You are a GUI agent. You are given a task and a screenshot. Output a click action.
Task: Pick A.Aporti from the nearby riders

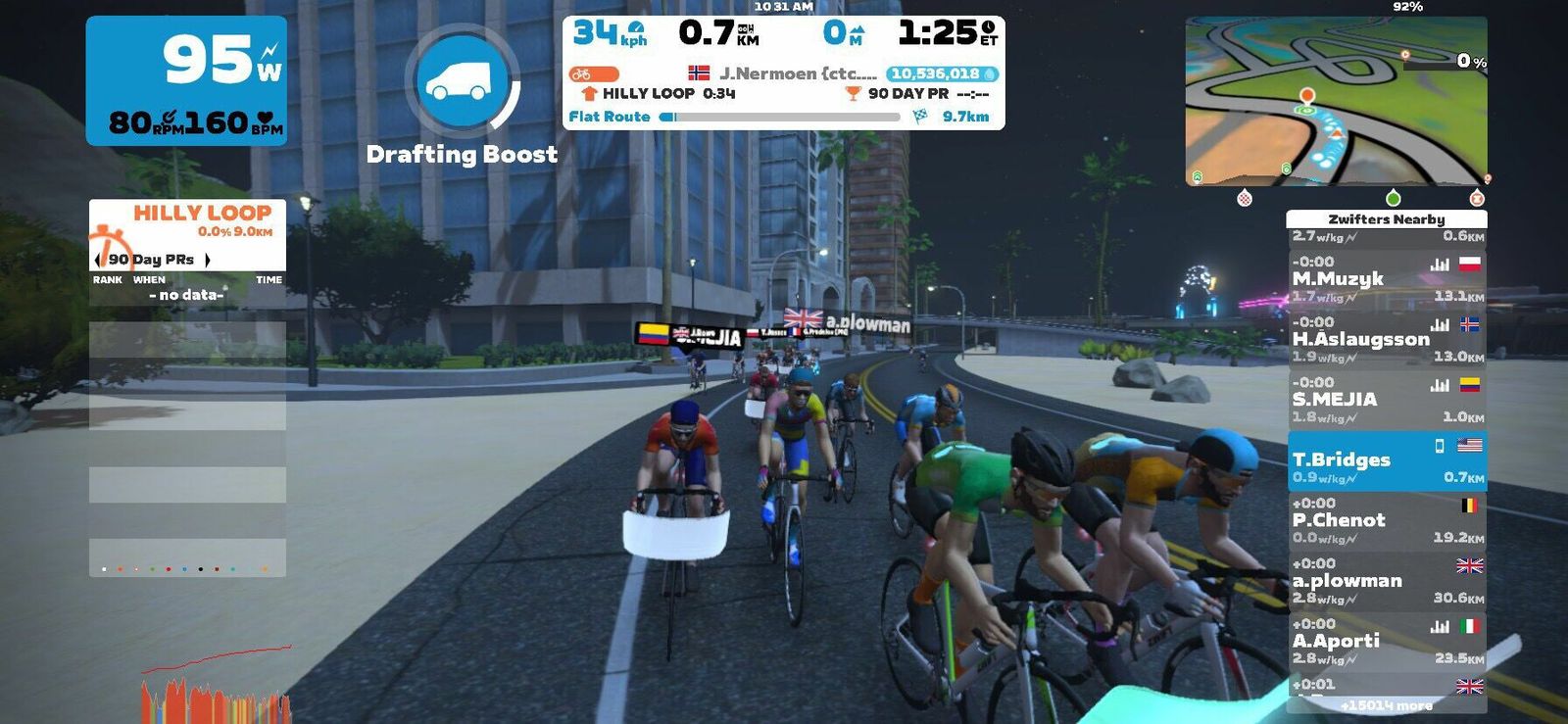(x=1386, y=642)
